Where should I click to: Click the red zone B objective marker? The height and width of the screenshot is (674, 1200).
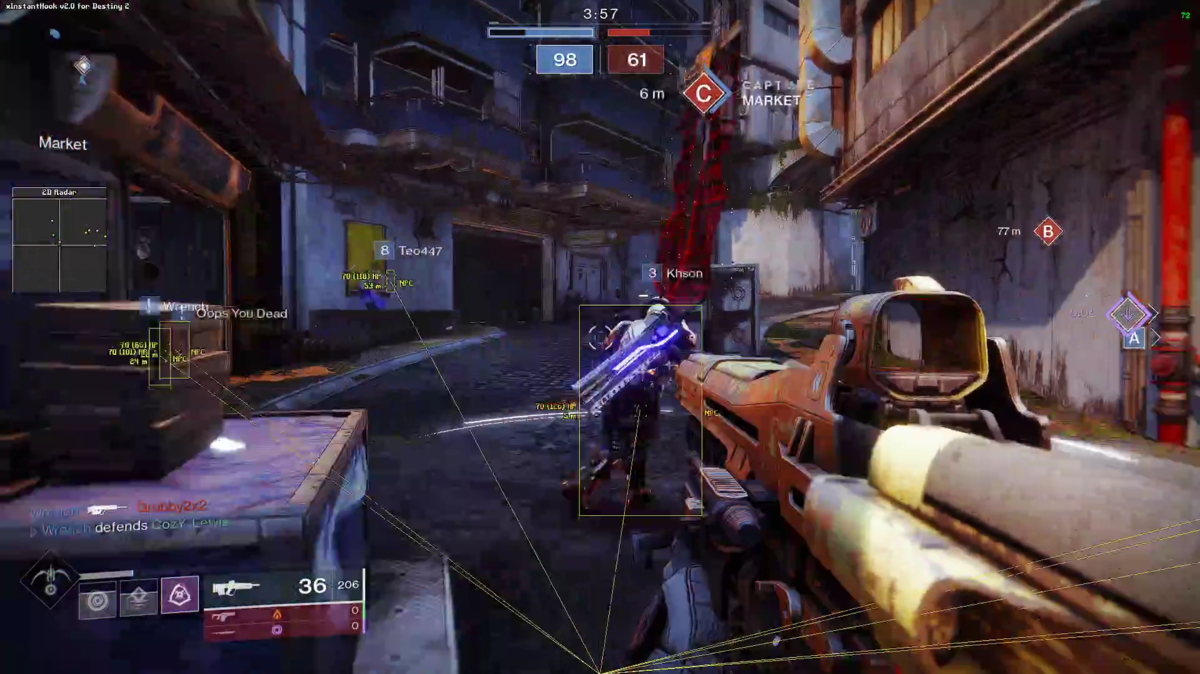1047,232
